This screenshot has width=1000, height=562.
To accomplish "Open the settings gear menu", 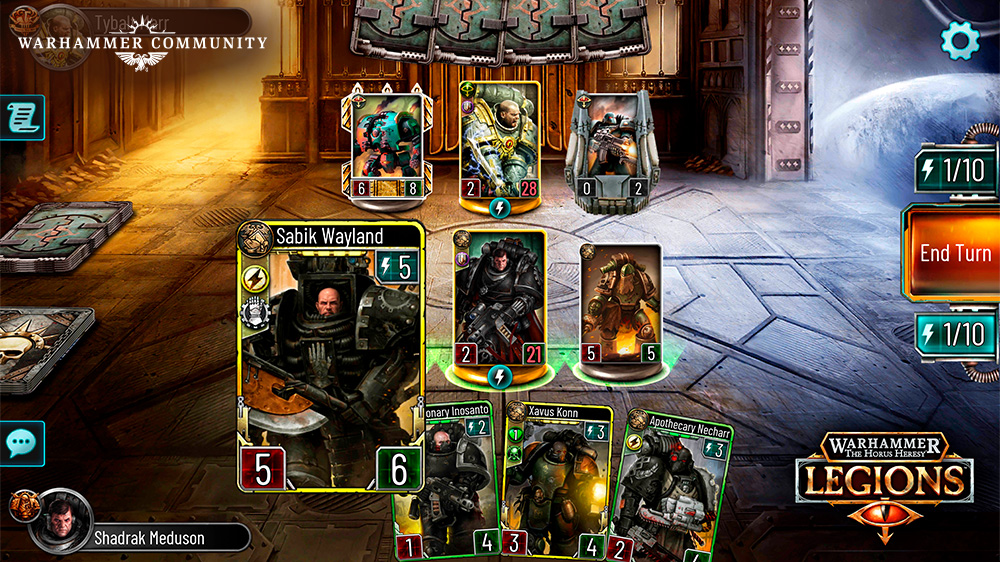I will click(x=961, y=39).
